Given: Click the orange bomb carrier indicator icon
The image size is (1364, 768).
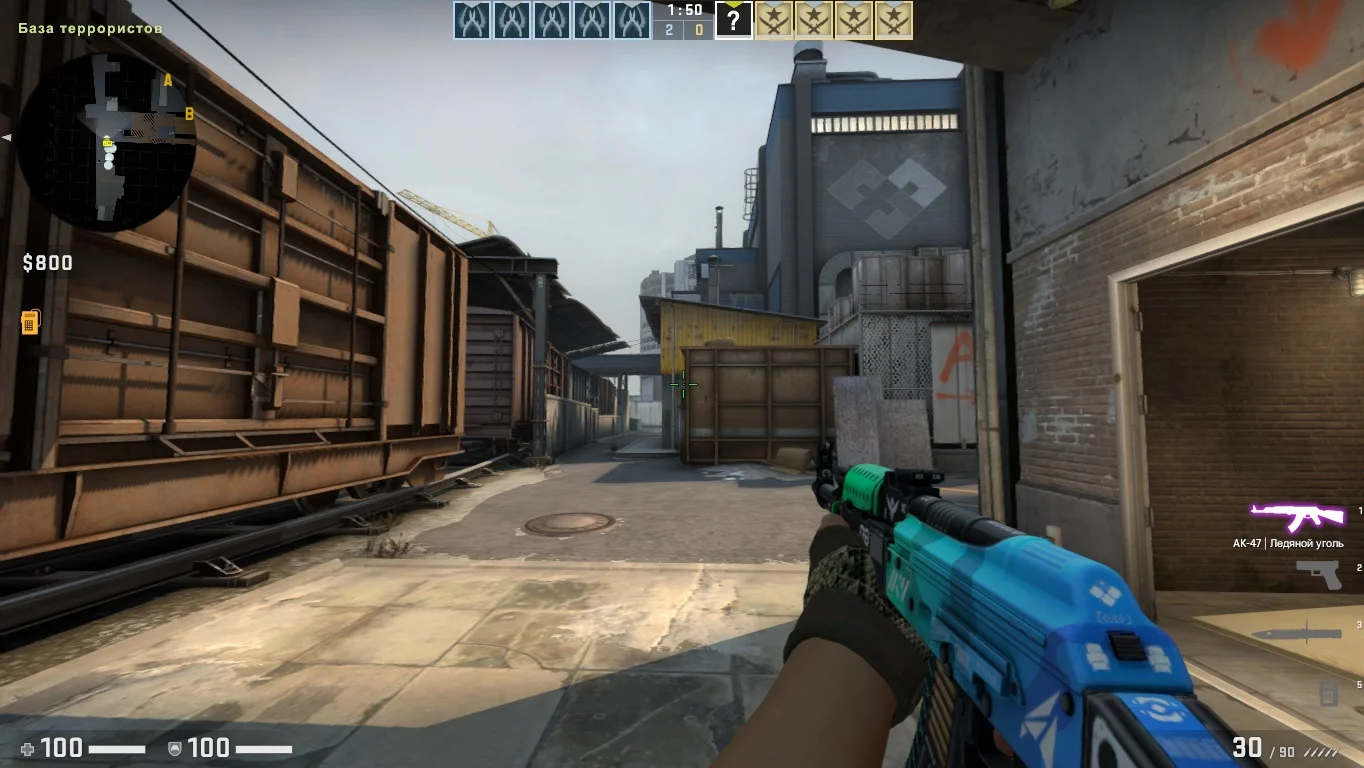Looking at the screenshot, I should pos(30,322).
